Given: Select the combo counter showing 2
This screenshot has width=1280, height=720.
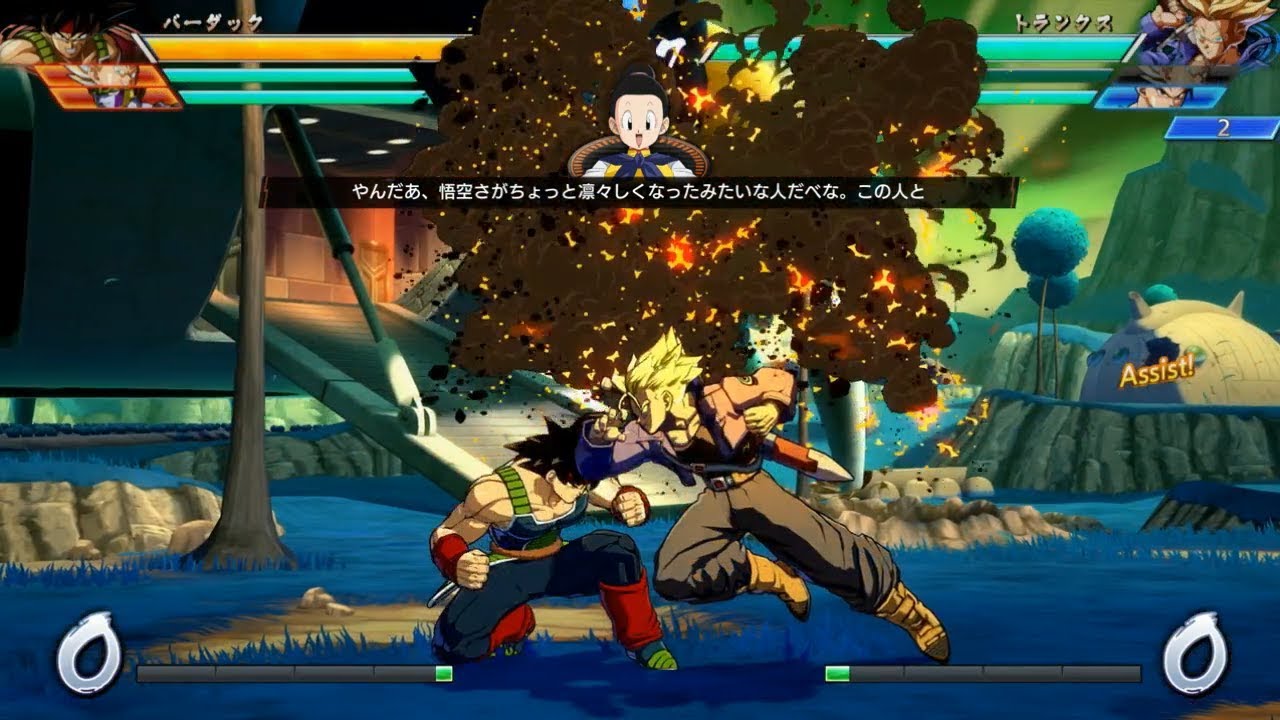Looking at the screenshot, I should (1221, 126).
